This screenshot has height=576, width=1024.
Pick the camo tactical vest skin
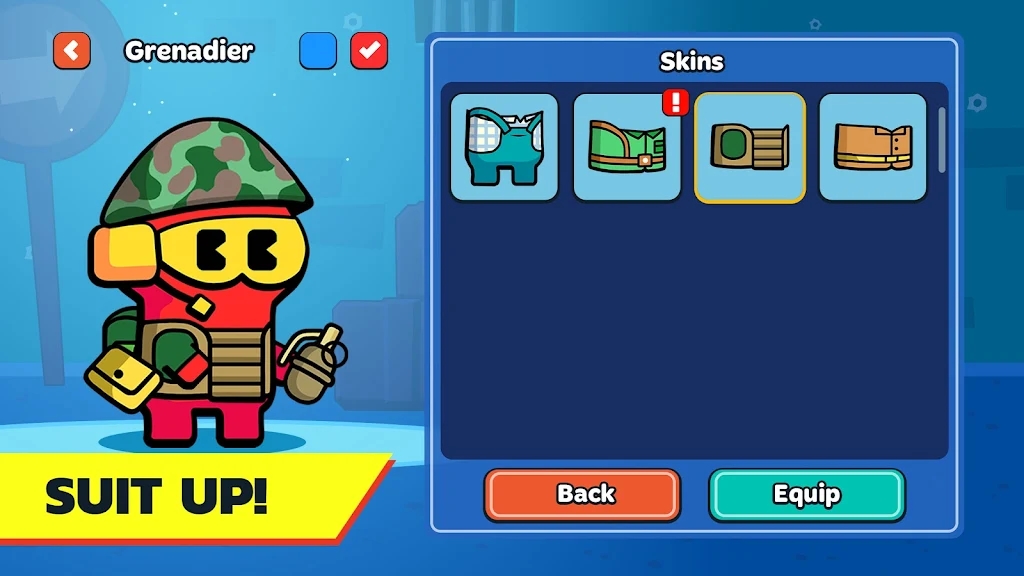pyautogui.click(x=750, y=147)
